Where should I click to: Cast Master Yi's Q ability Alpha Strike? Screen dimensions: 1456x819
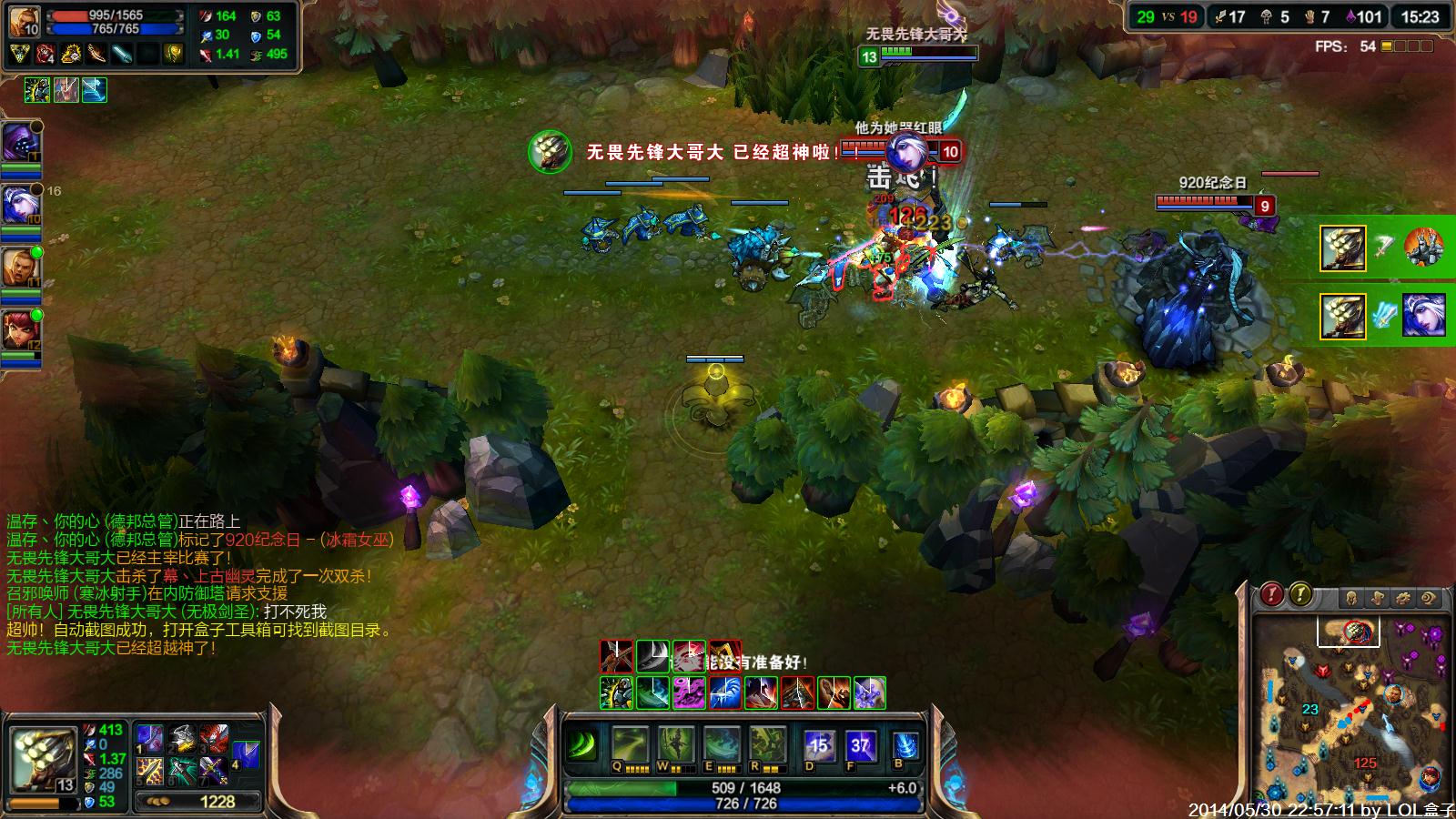631,745
